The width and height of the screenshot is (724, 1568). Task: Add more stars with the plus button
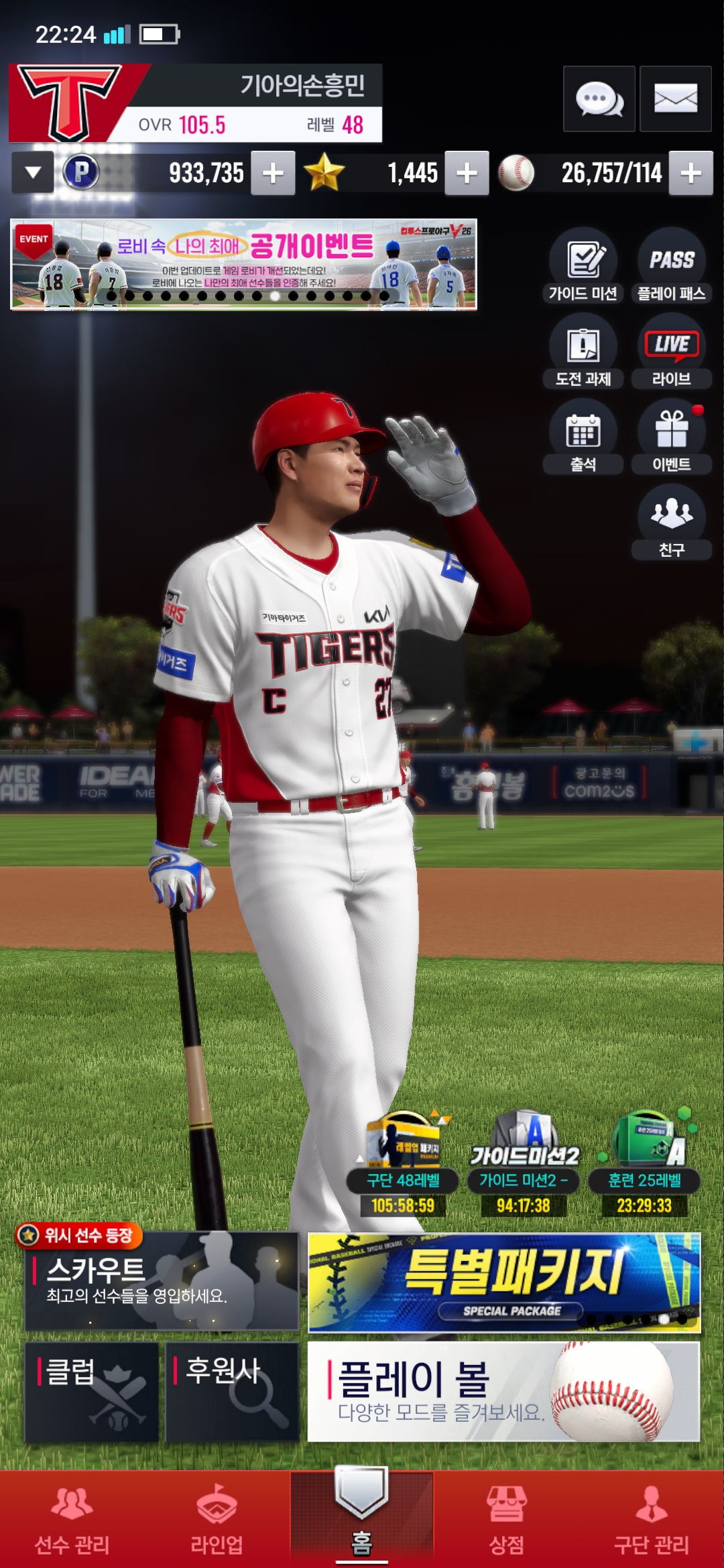[x=467, y=174]
